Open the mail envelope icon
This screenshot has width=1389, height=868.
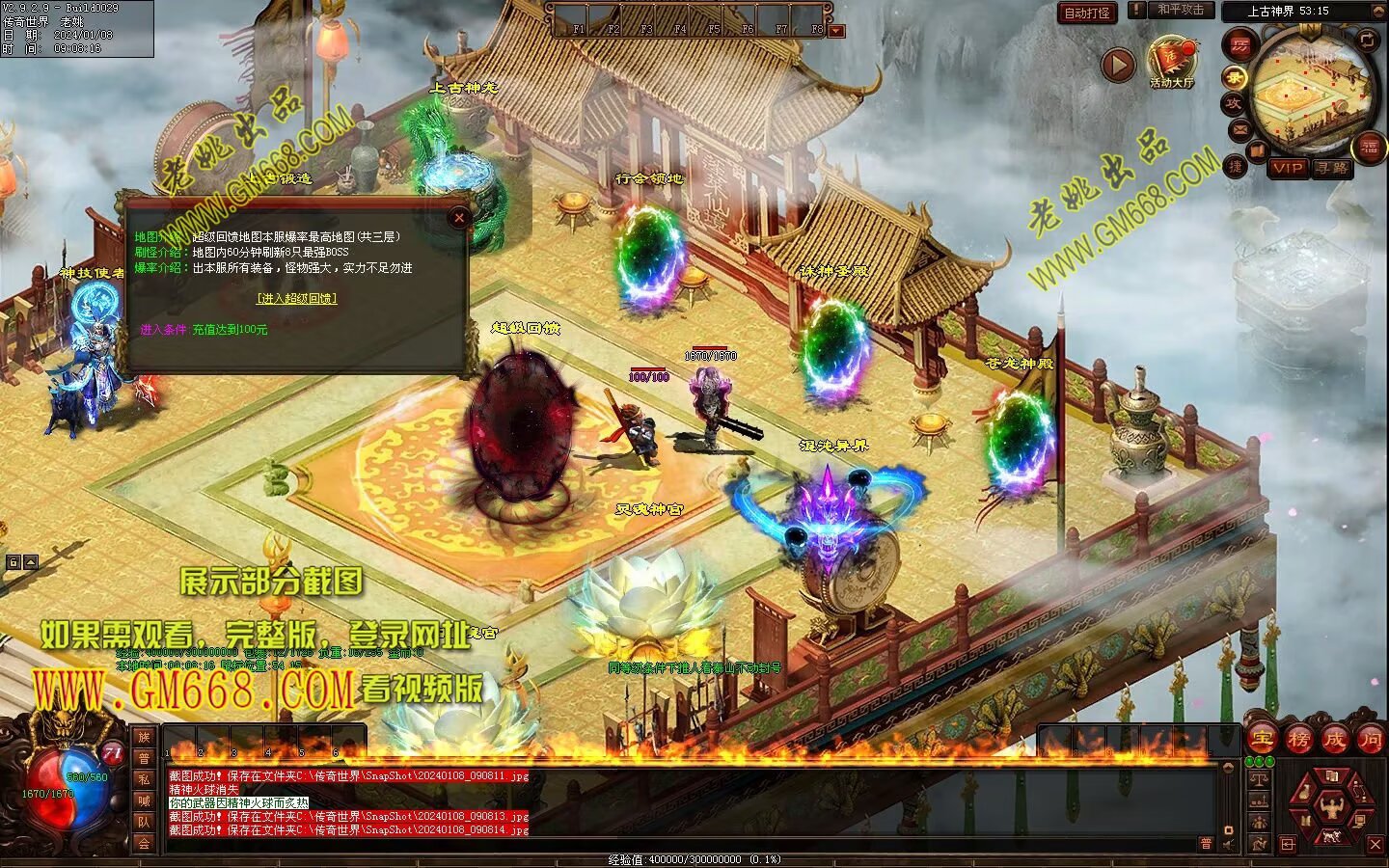[x=1239, y=129]
